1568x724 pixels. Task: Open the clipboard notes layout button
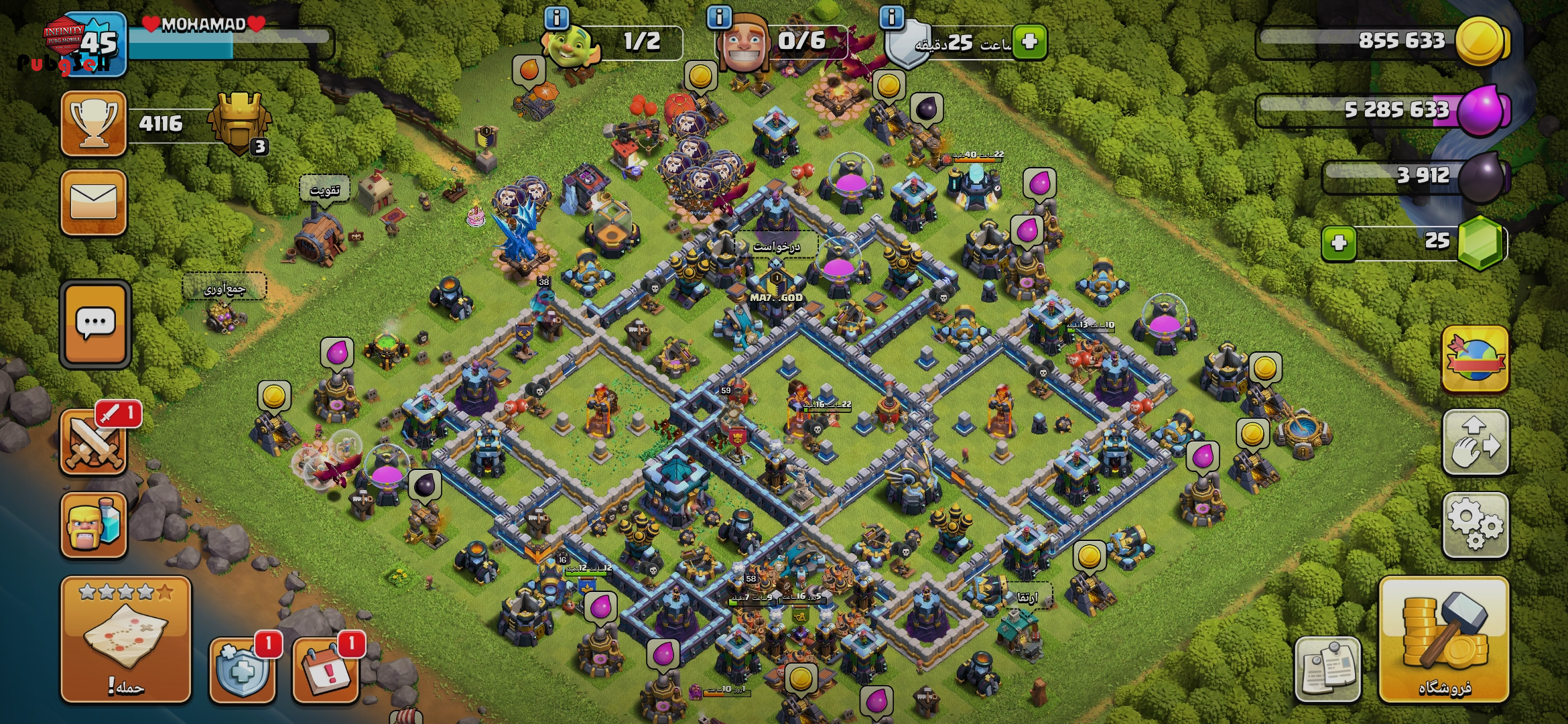point(1327,669)
